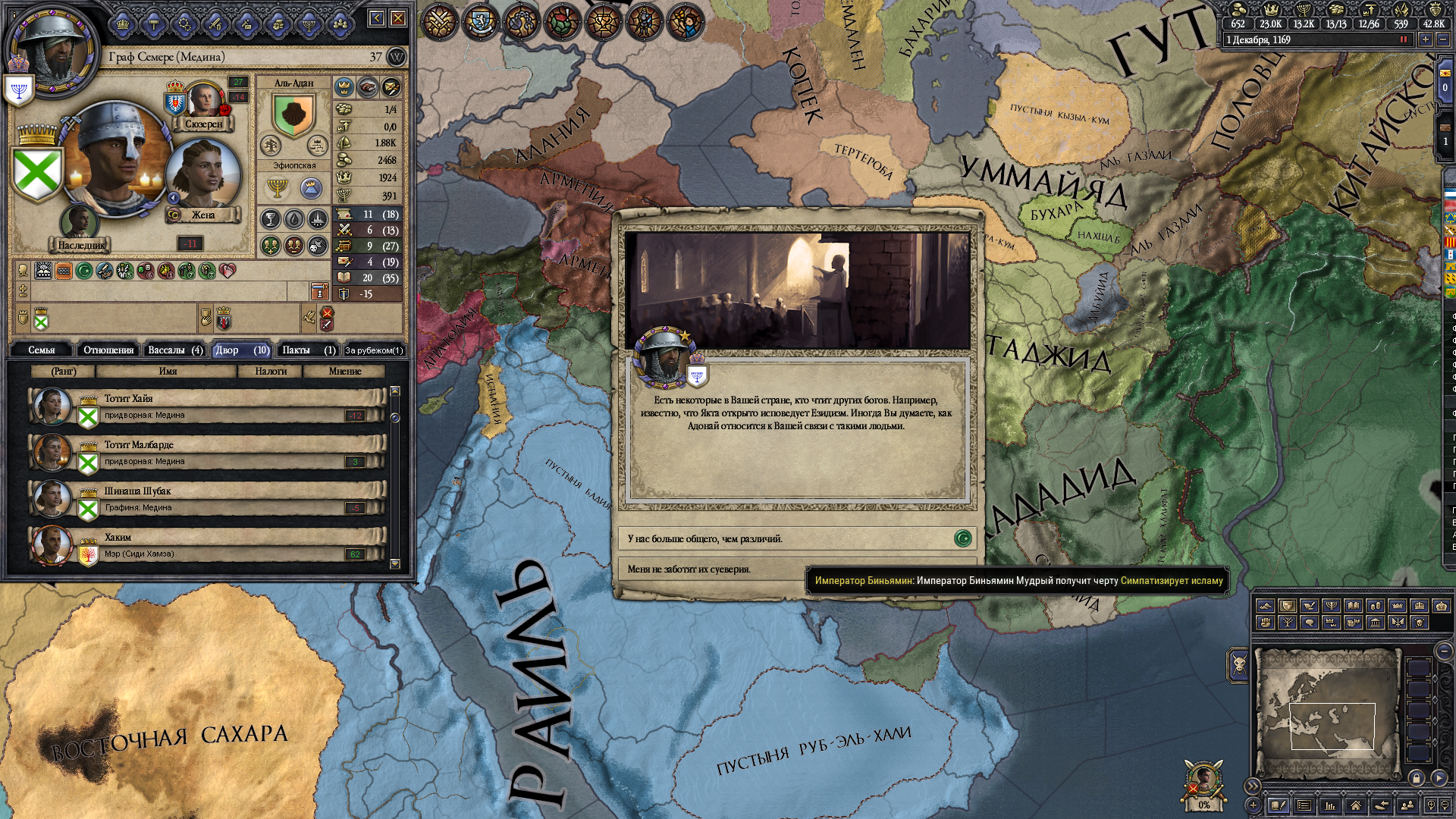
Task: Click the world minimap
Action: click(x=1327, y=713)
